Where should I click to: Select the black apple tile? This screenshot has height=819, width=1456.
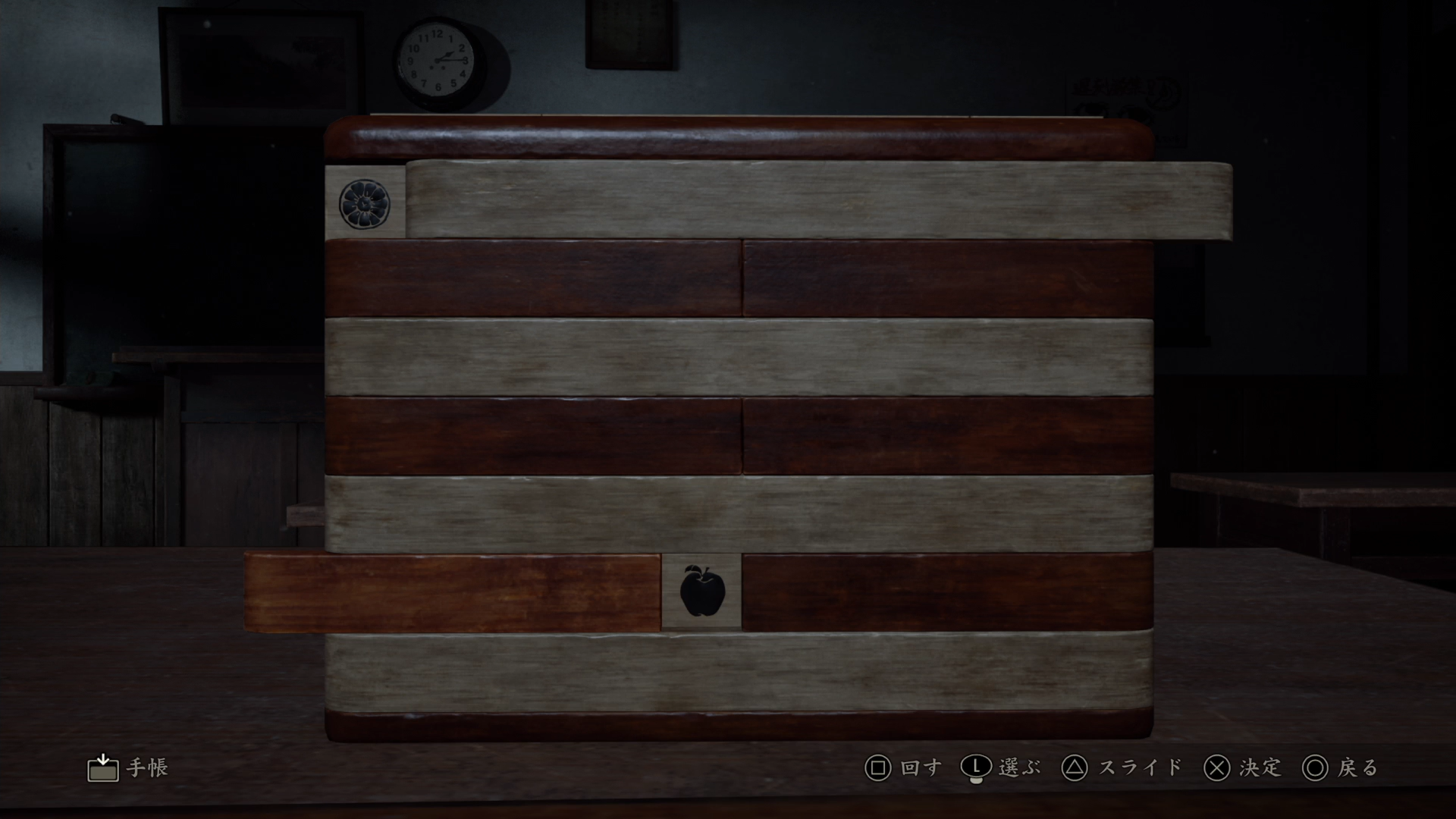pyautogui.click(x=702, y=591)
